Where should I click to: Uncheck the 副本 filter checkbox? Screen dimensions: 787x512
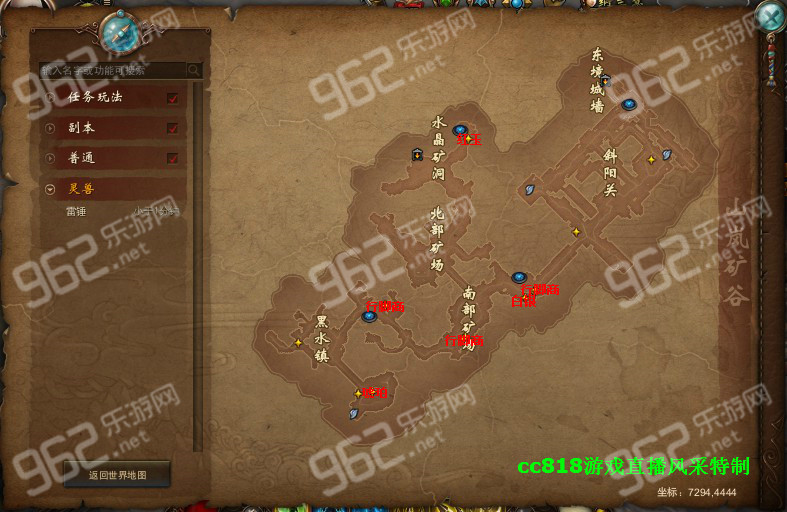(173, 128)
